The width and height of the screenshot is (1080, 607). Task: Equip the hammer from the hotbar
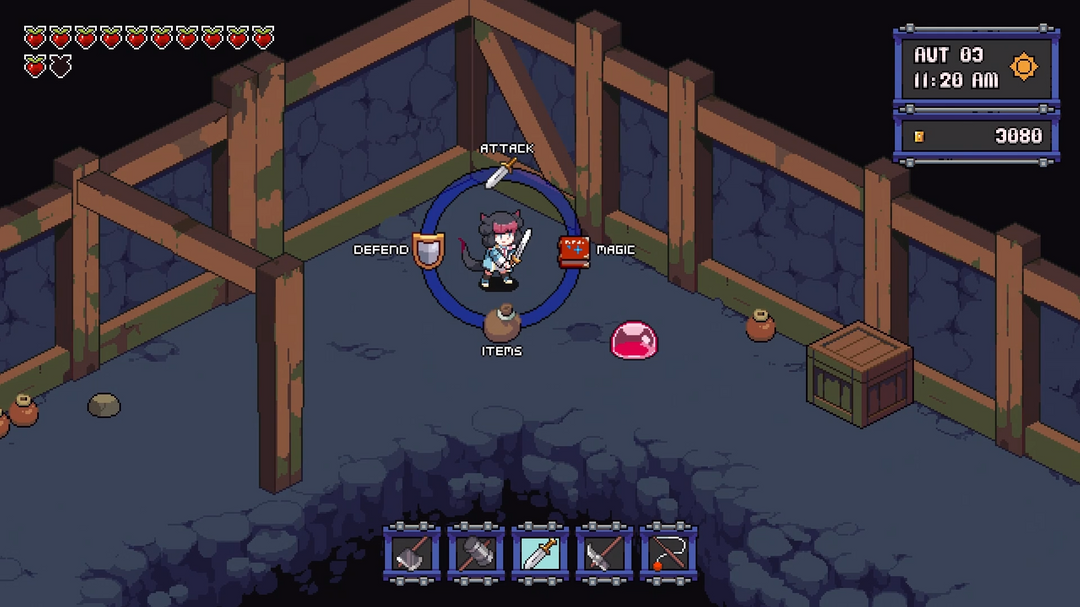point(475,551)
